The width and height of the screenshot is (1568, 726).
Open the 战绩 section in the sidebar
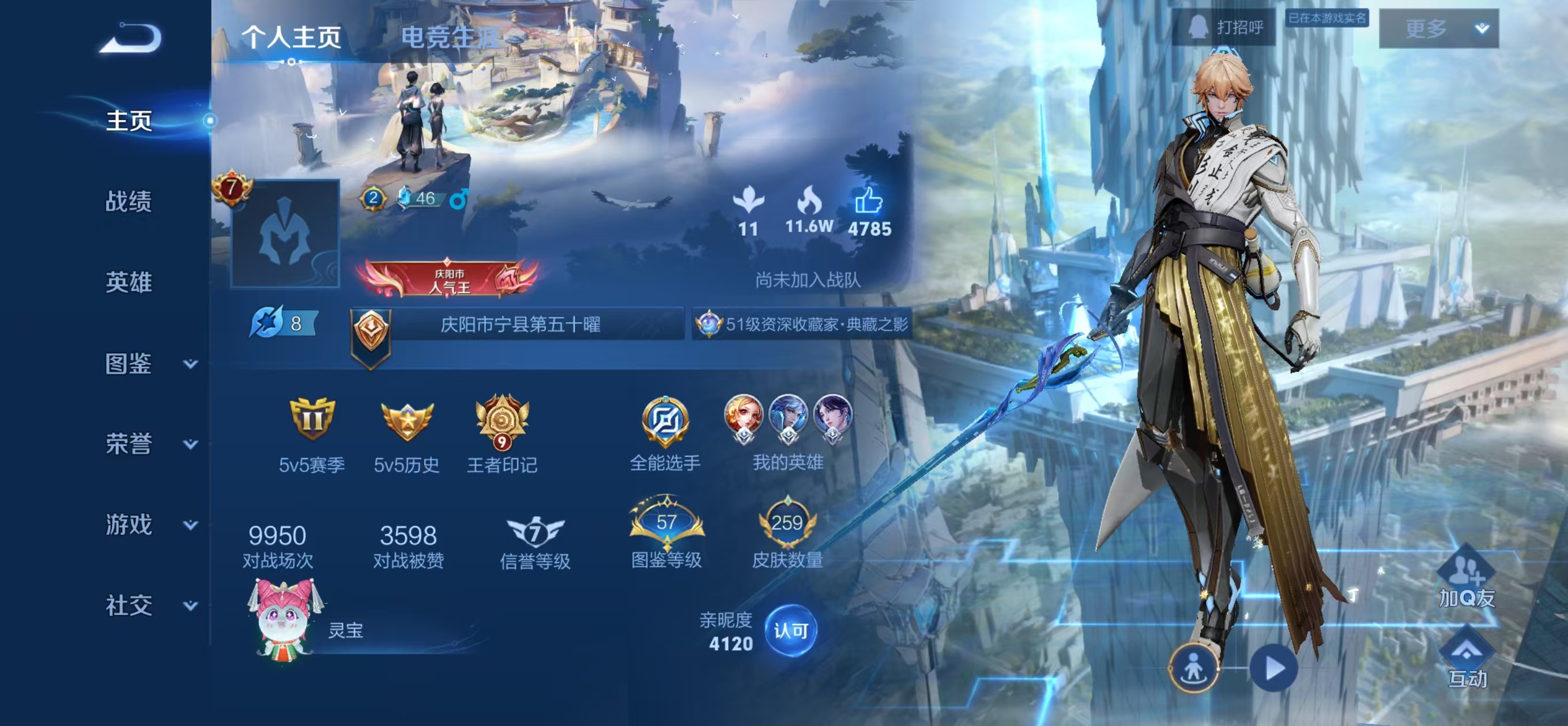(x=129, y=202)
